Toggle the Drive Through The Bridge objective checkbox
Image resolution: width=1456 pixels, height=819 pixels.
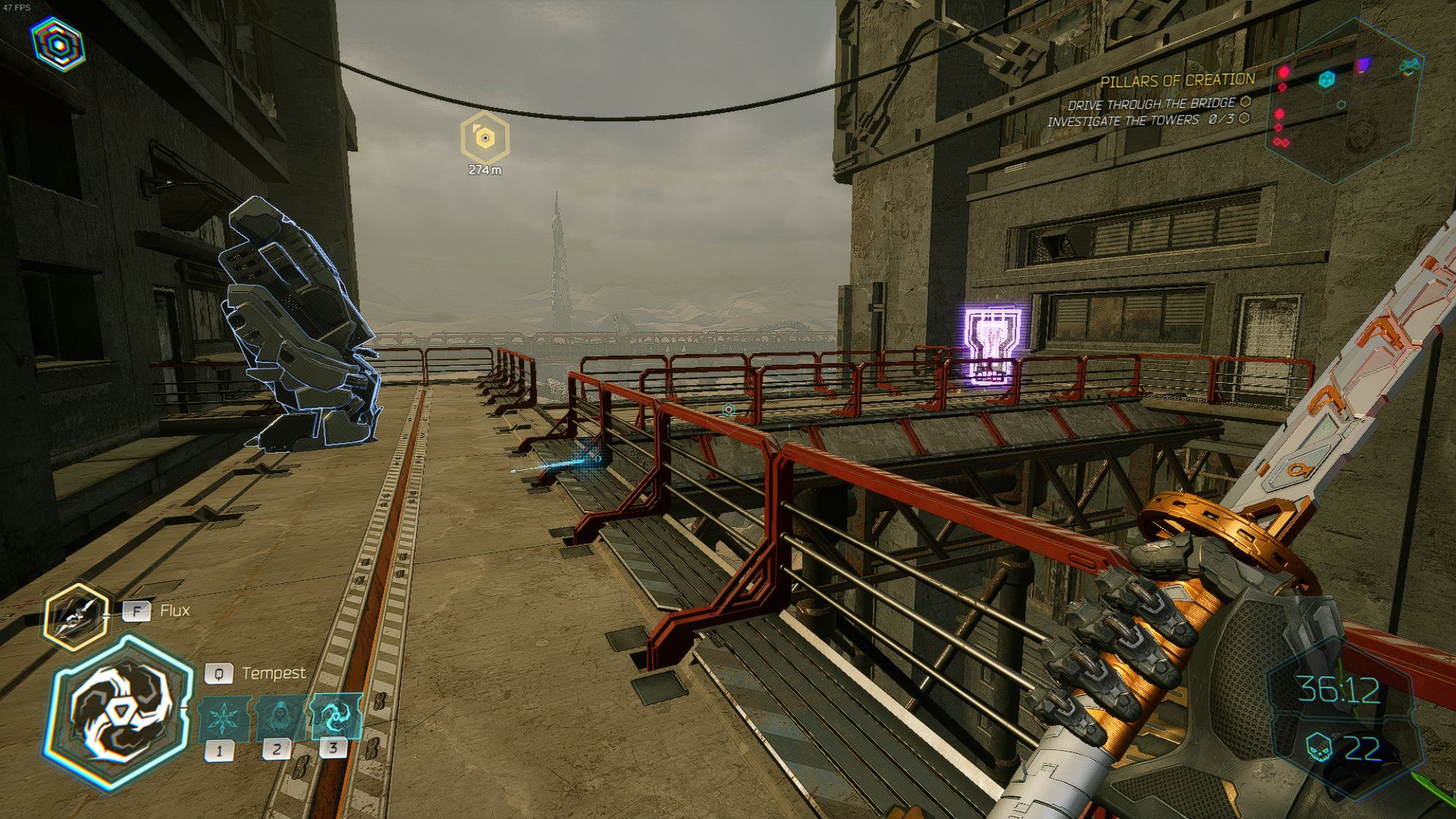tap(1245, 103)
